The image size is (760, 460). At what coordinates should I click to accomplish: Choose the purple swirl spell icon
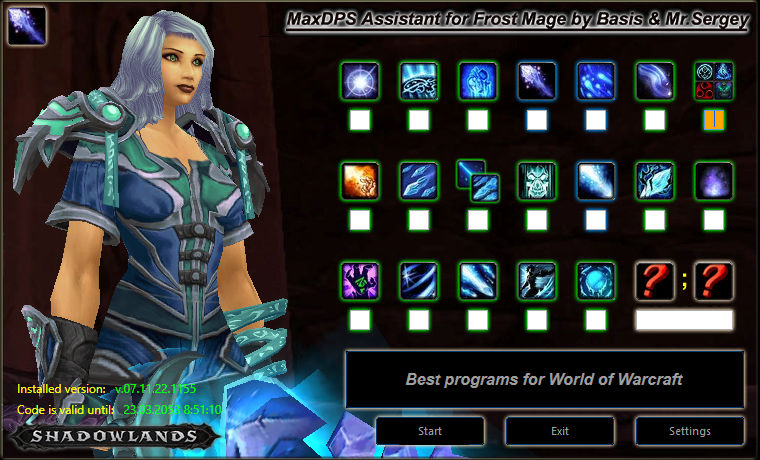tap(714, 181)
